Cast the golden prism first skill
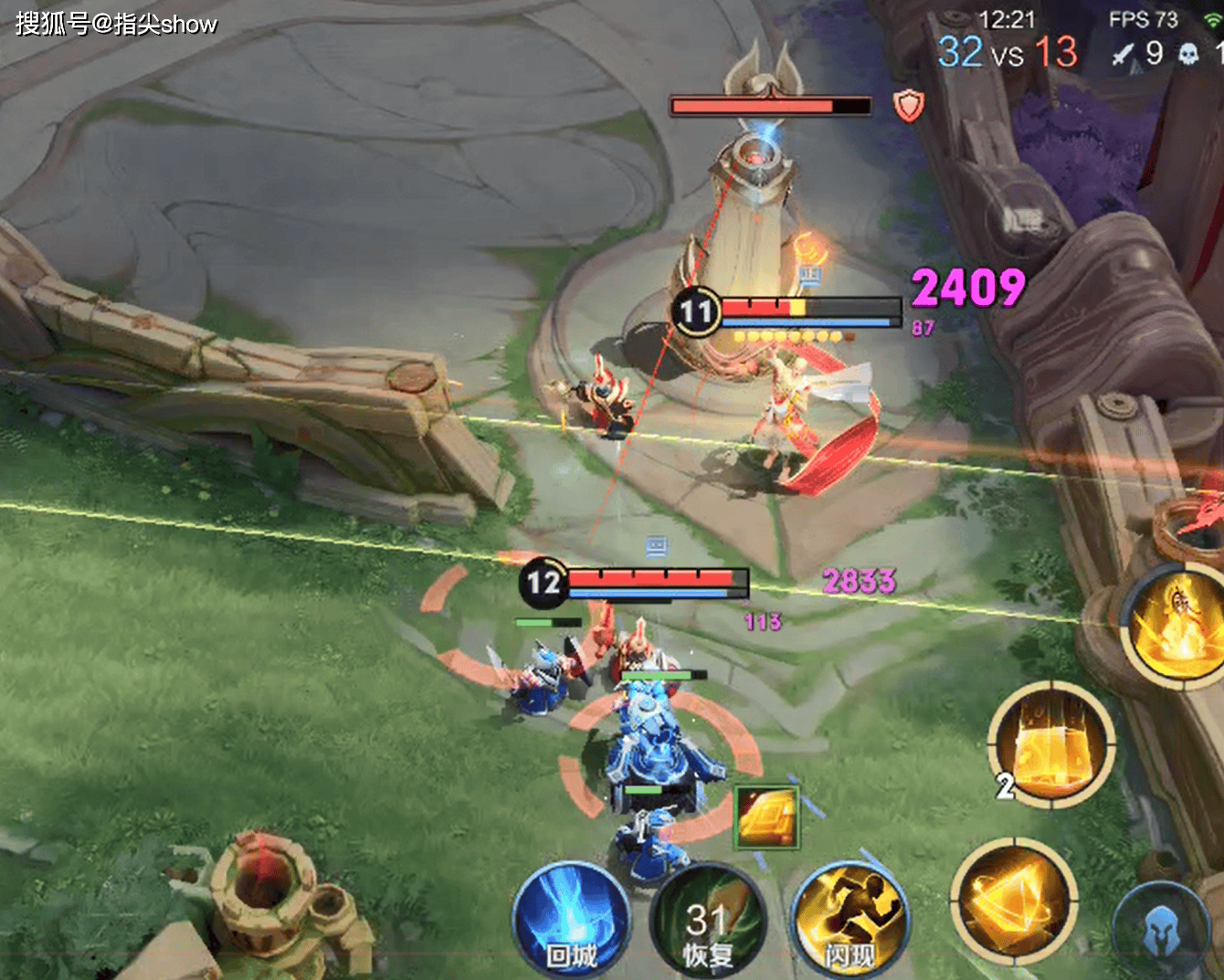 coord(1013,900)
